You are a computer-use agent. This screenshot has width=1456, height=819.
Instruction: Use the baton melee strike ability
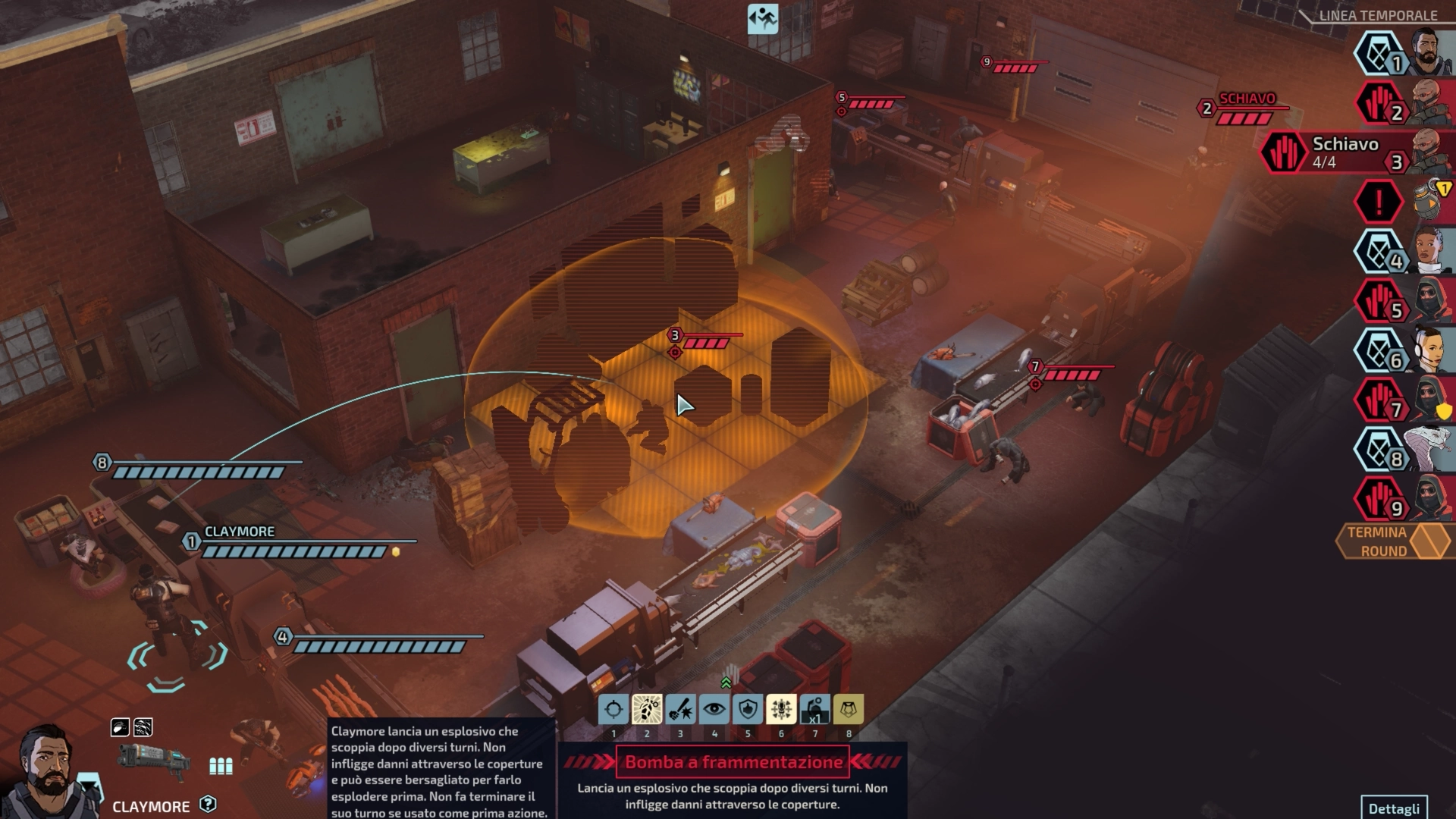(680, 710)
